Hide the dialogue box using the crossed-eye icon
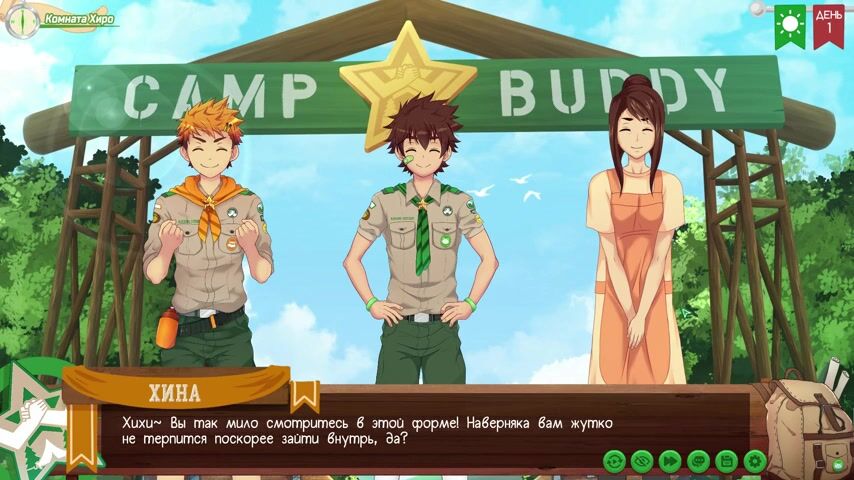The width and height of the screenshot is (854, 480). [642, 461]
